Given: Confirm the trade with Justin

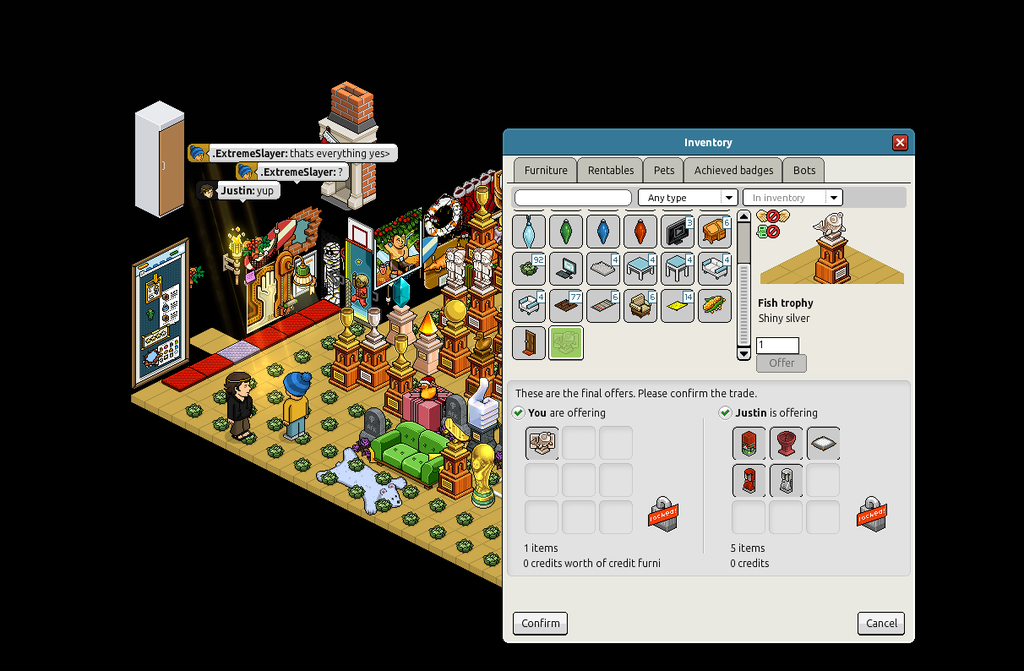Looking at the screenshot, I should [x=540, y=623].
